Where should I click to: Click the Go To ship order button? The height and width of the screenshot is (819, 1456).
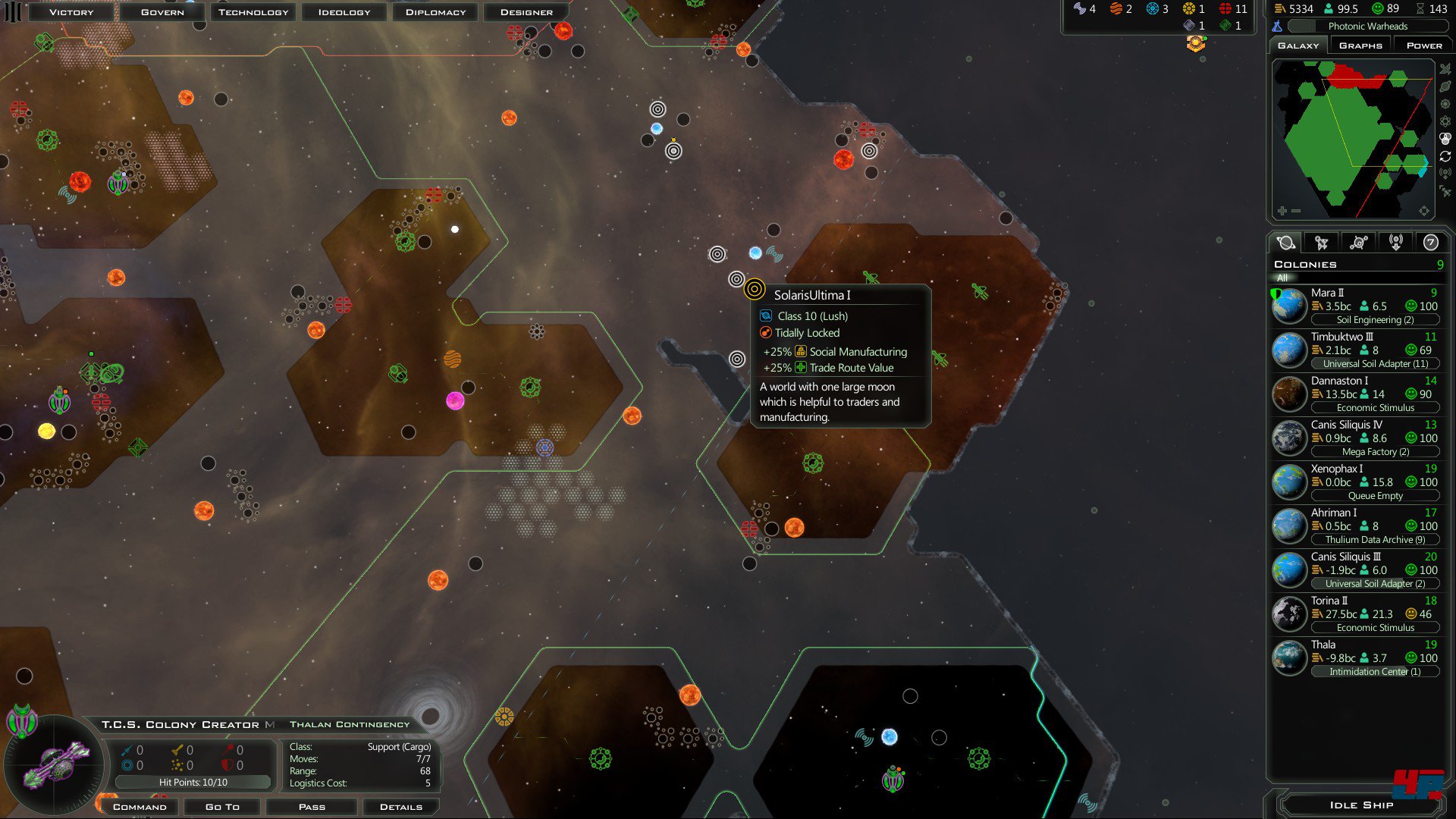222,807
